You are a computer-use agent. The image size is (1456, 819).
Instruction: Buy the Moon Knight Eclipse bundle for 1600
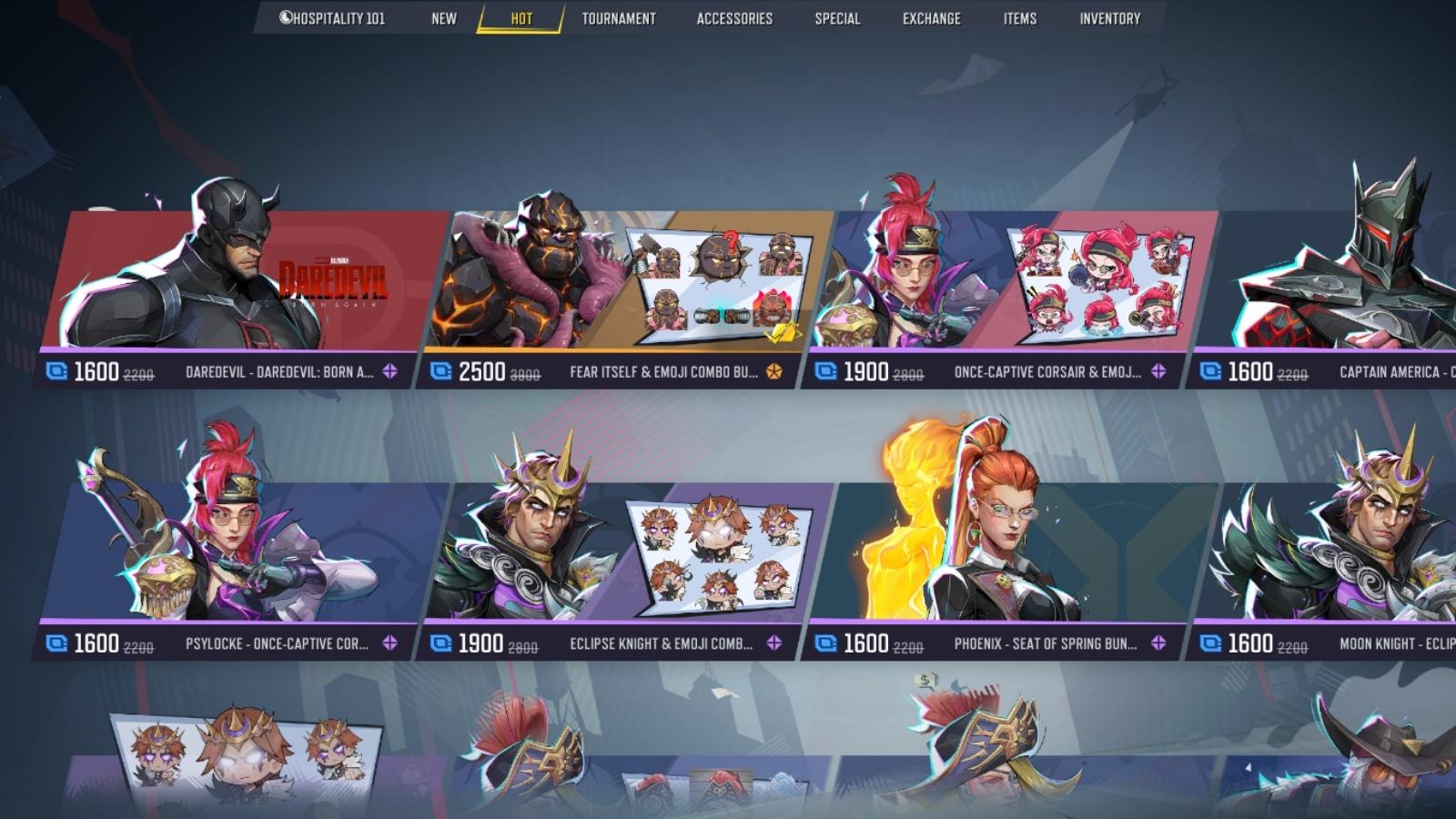tap(1319, 546)
